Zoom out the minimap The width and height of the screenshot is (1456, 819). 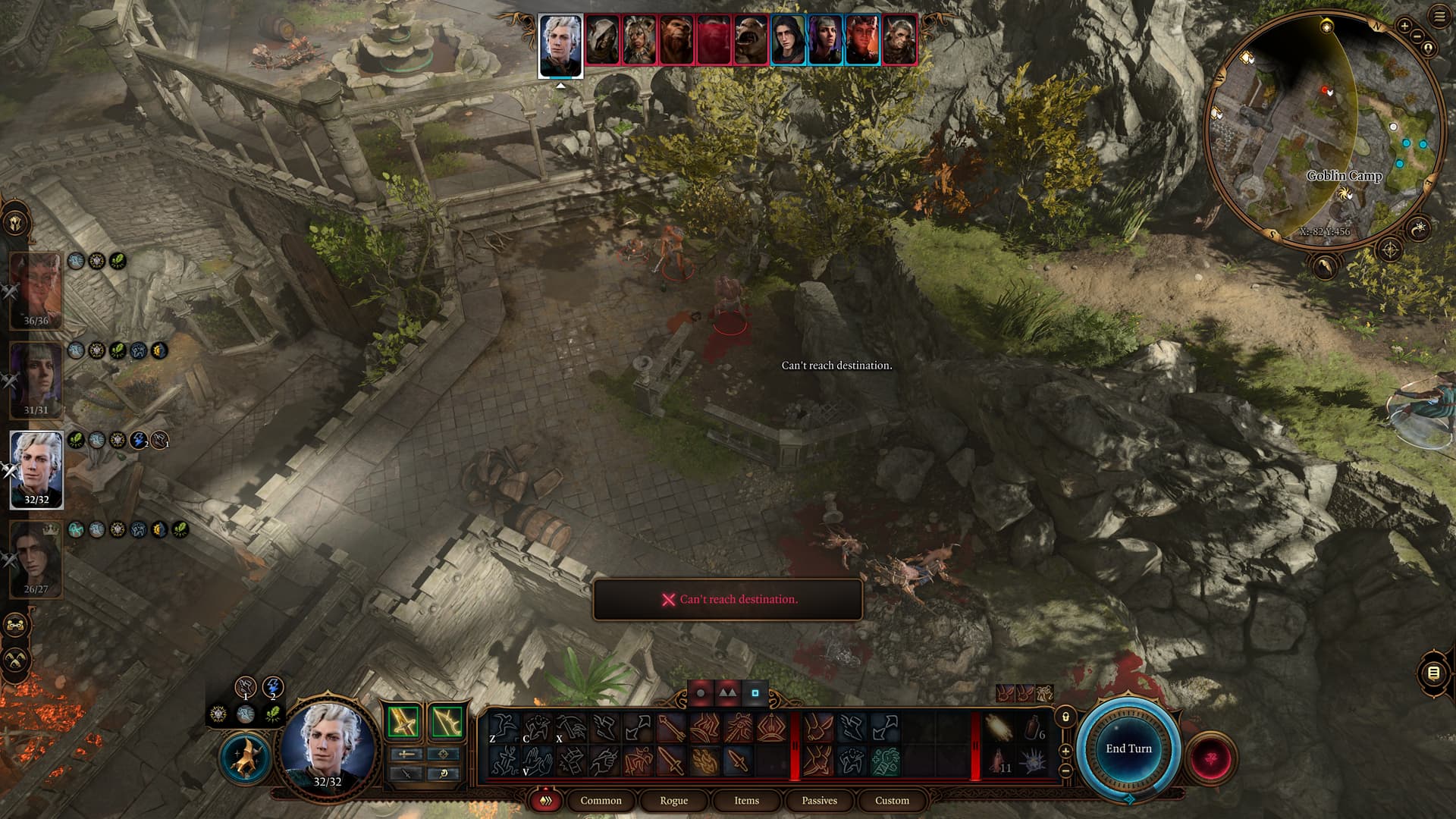1417,36
